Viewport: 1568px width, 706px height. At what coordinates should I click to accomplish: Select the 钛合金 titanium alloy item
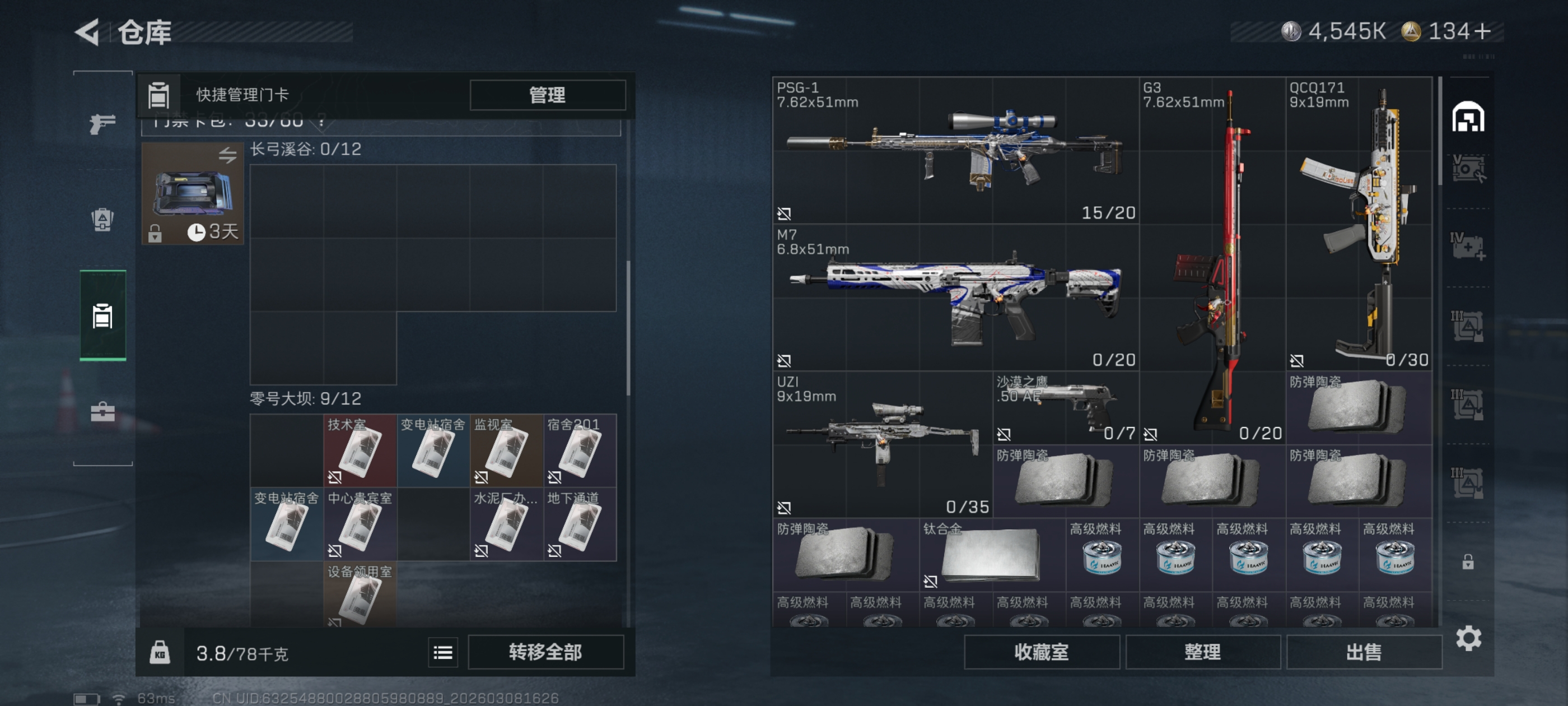pyautogui.click(x=992, y=555)
